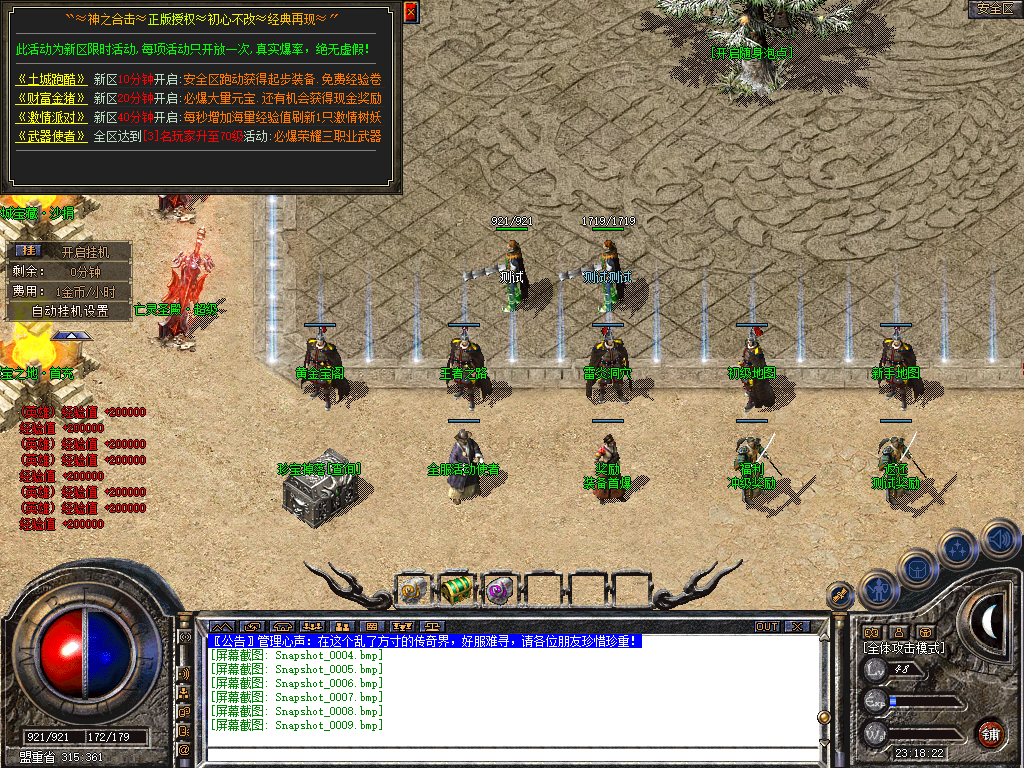Click the red 铺 shop button
The width and height of the screenshot is (1024, 768).
[990, 734]
